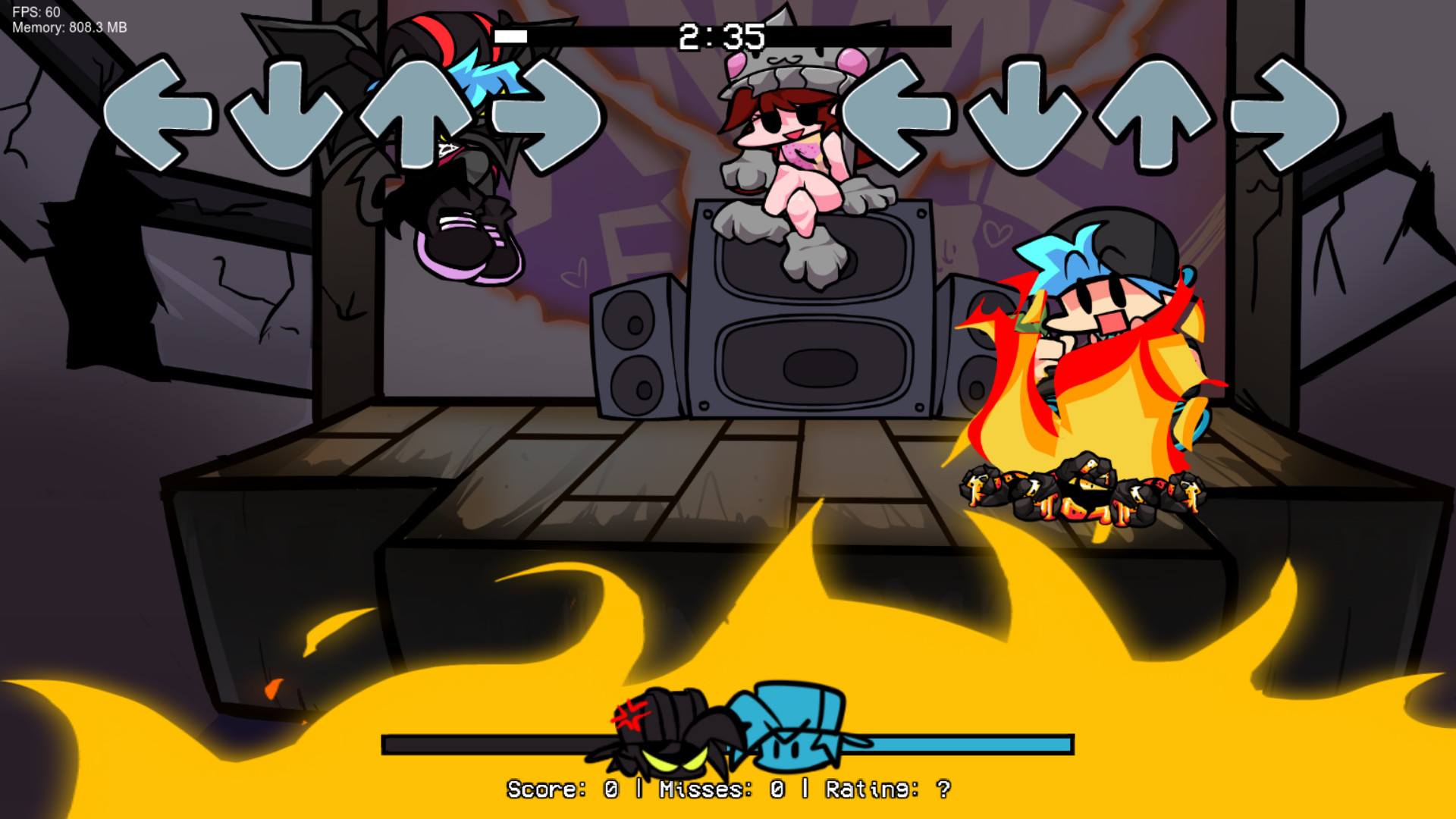Click the Score and Misses text

[x=728, y=789]
